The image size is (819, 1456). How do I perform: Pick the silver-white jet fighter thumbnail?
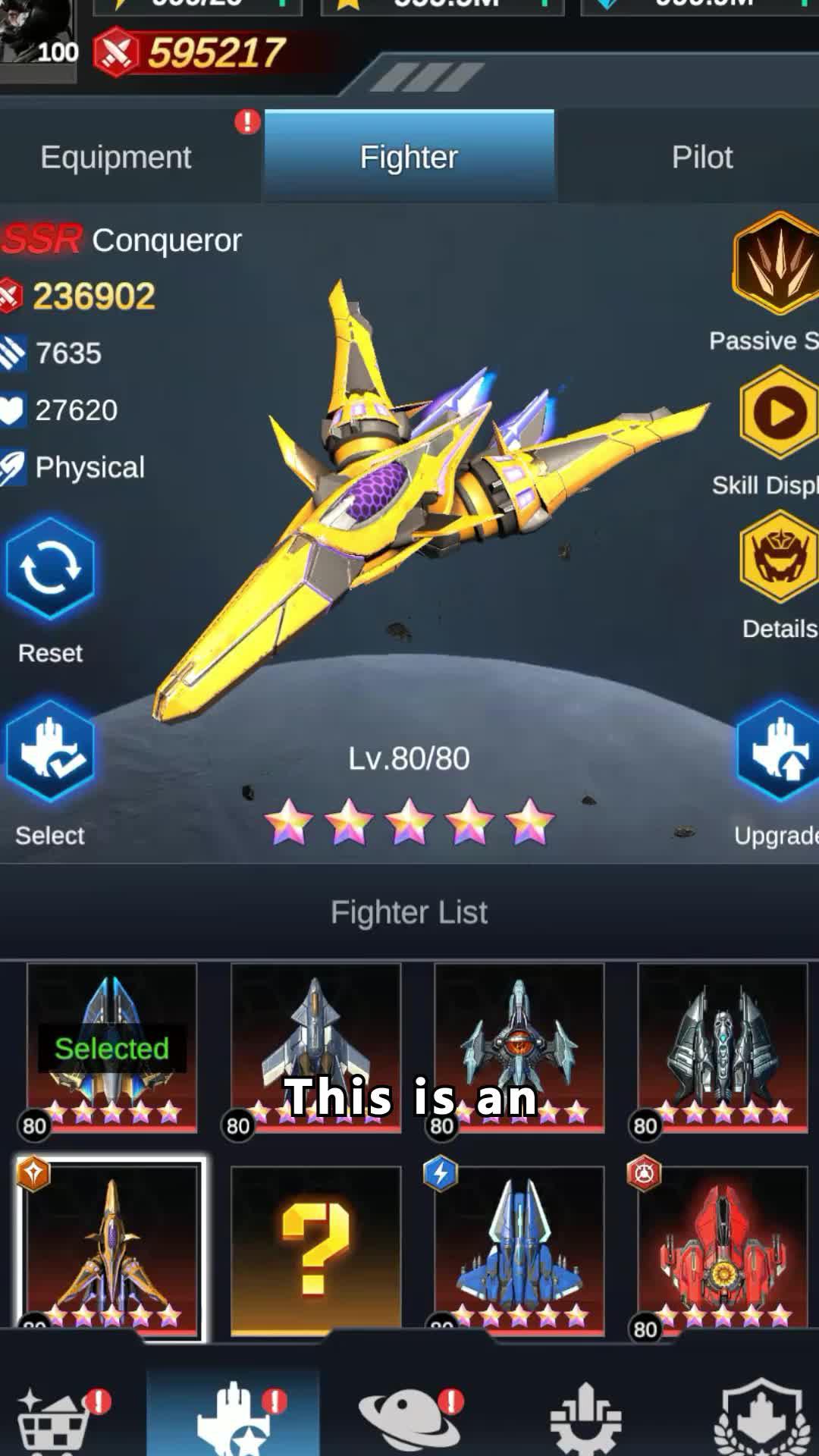coord(315,1048)
